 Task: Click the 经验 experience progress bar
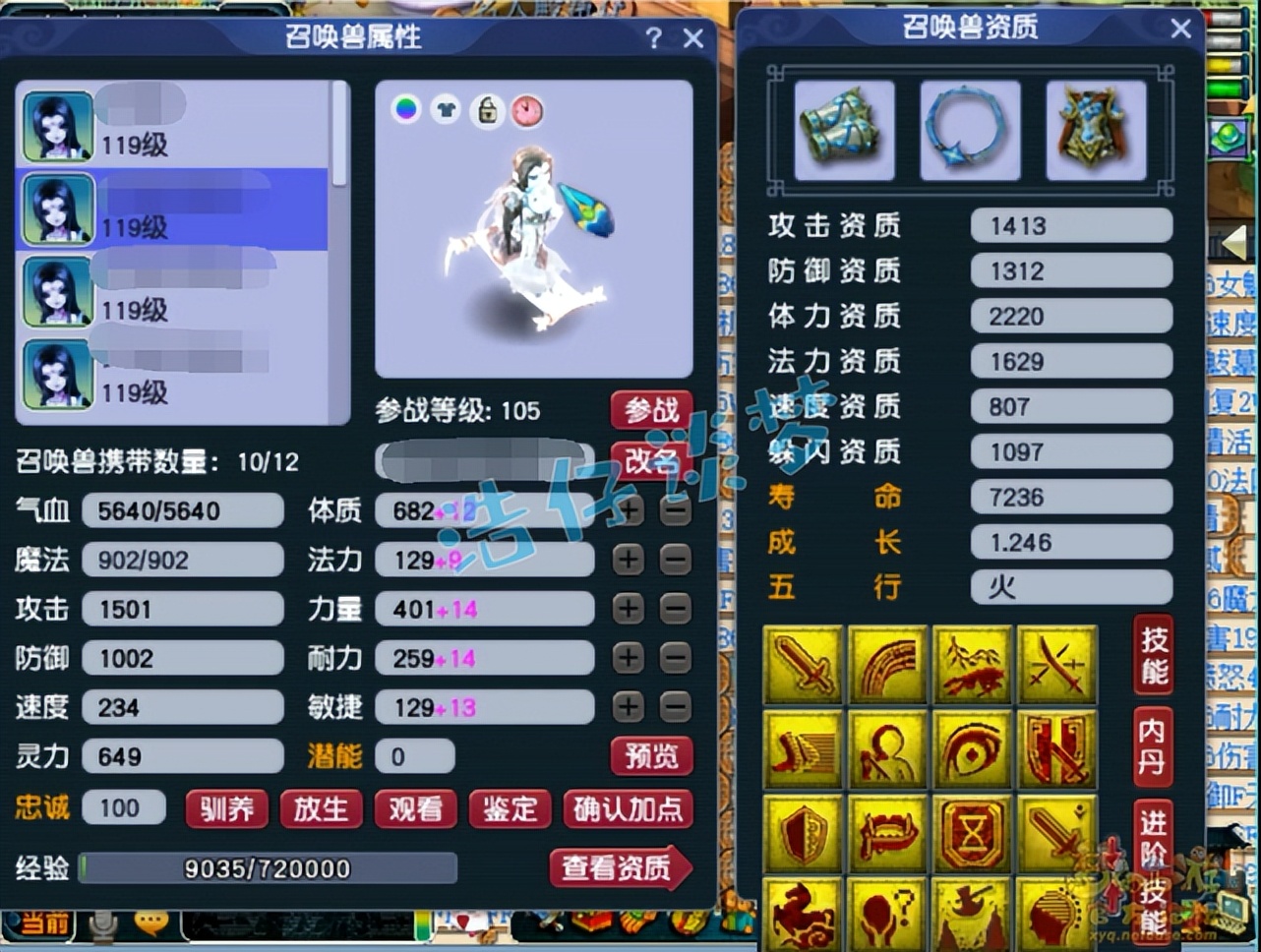pyautogui.click(x=266, y=868)
